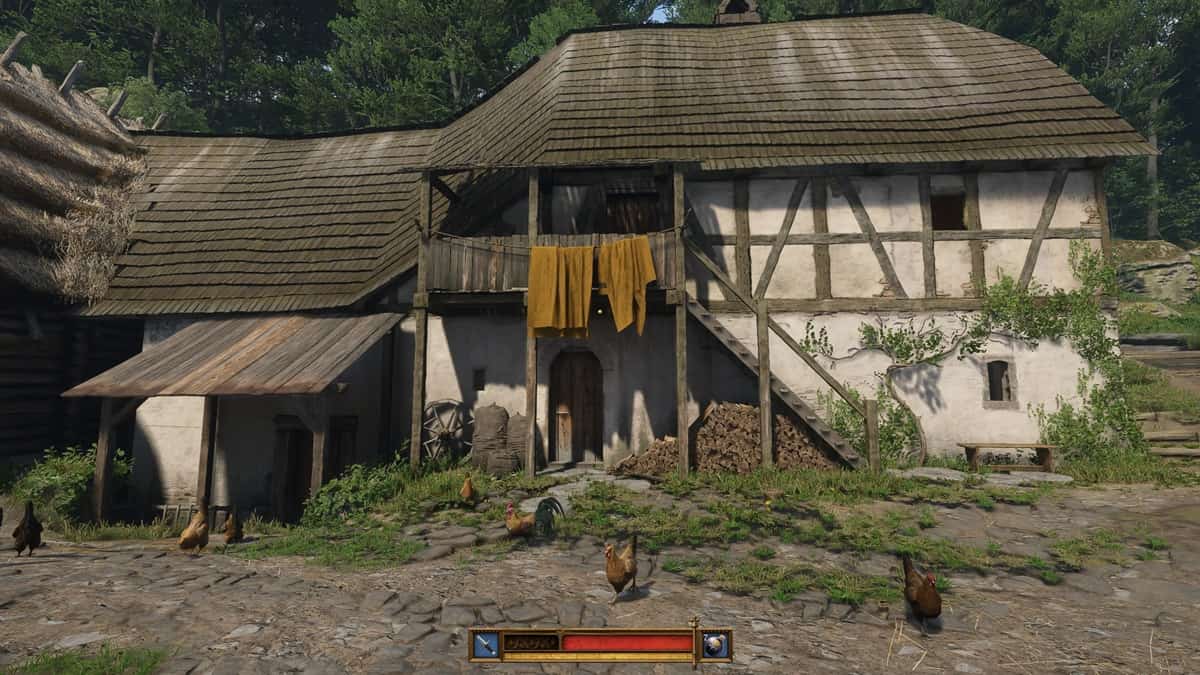Select the sword weapon icon
Viewport: 1200px width, 675px height.
pyautogui.click(x=486, y=645)
